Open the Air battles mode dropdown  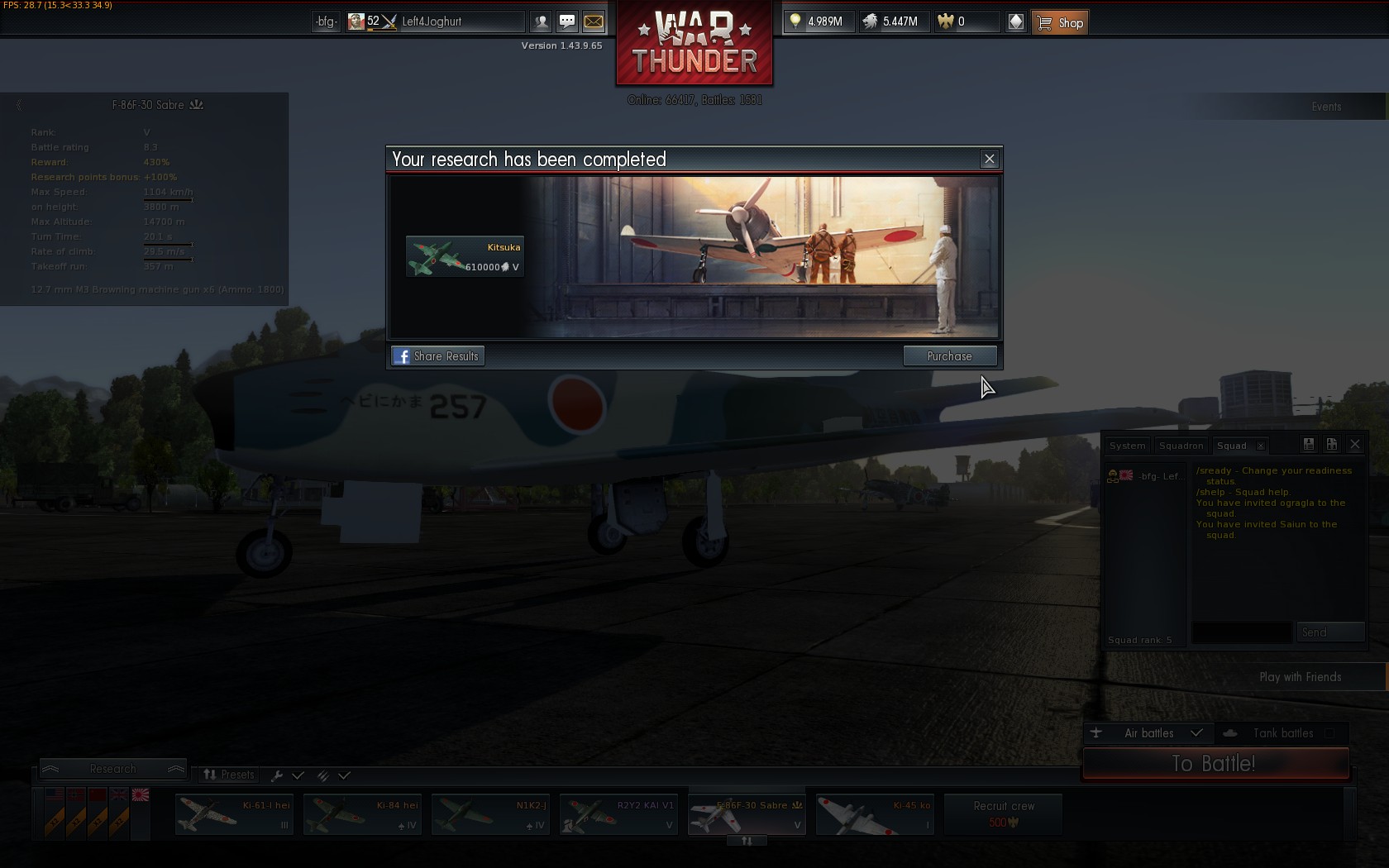(1196, 733)
